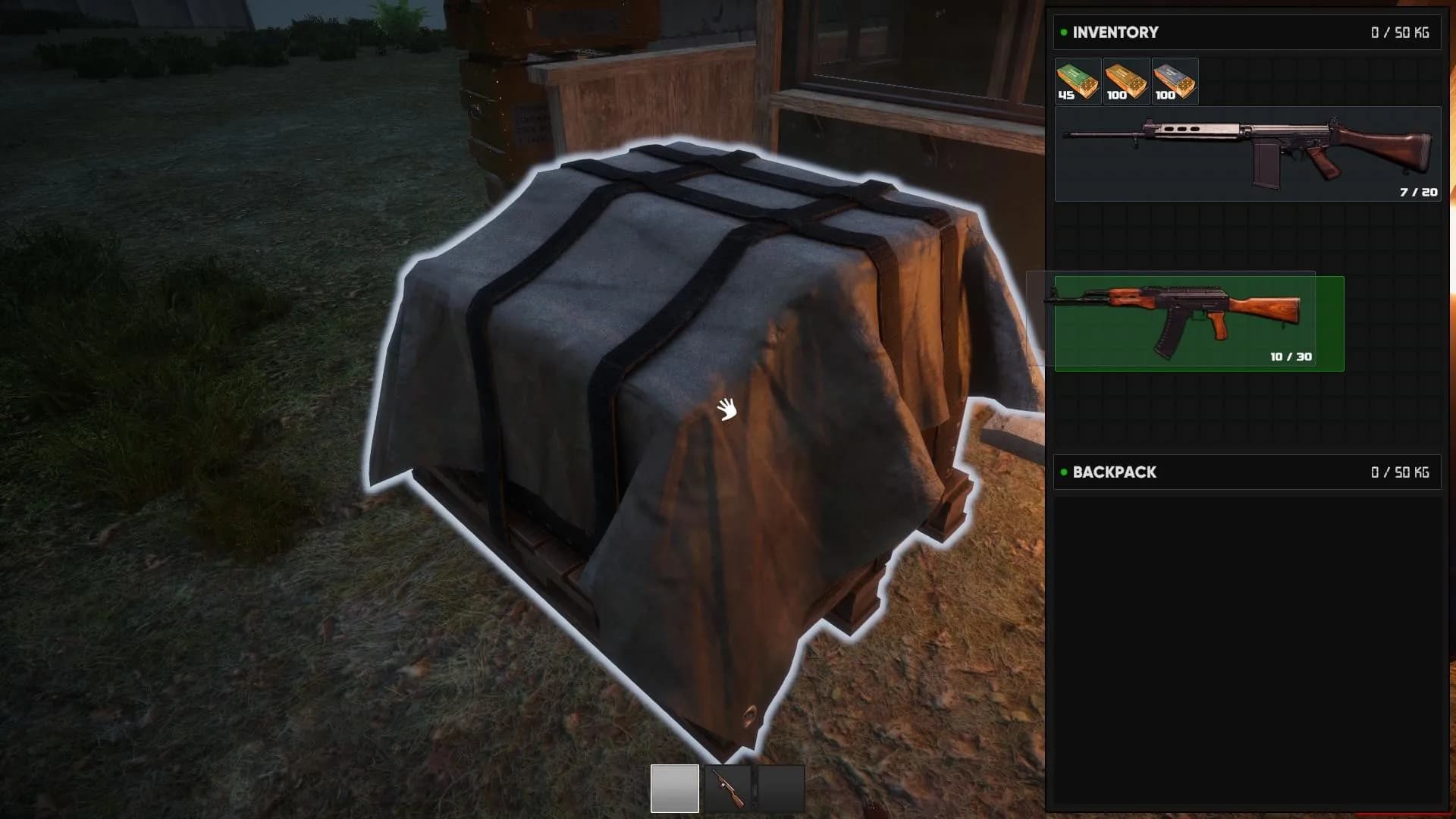This screenshot has width=1456, height=819.
Task: Click the hunting rifle in the hotbar
Action: 730,789
